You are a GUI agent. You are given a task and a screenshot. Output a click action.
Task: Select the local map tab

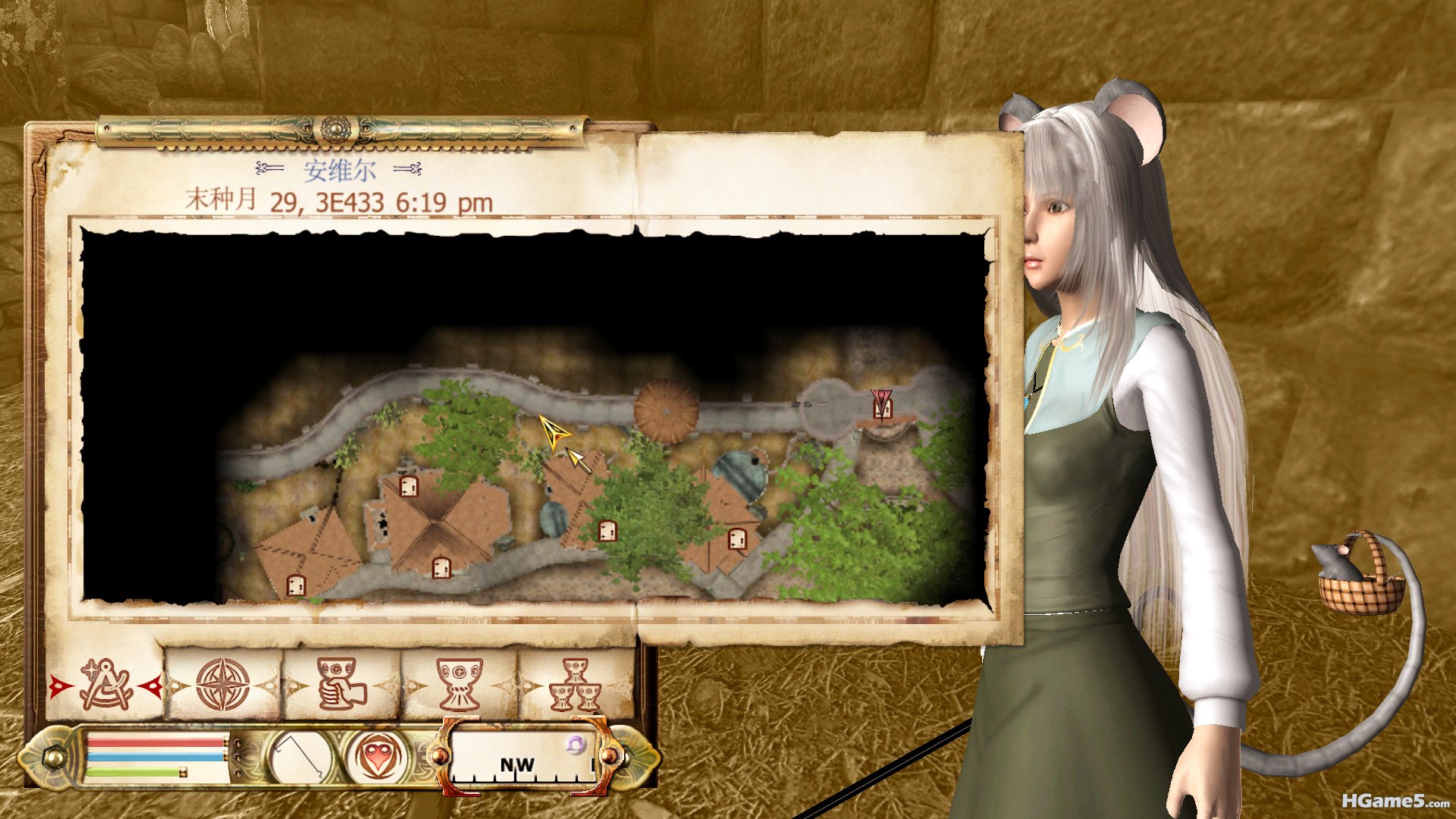click(x=106, y=686)
